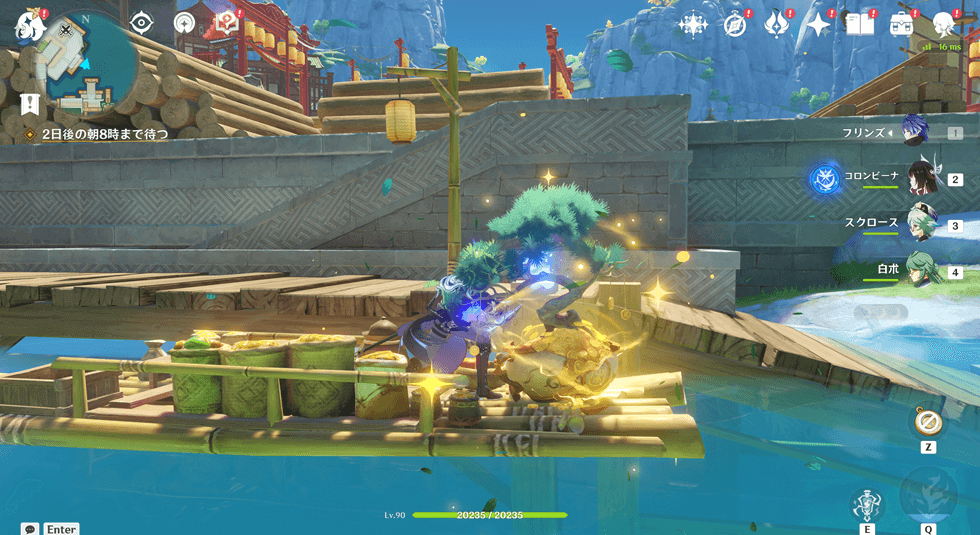The width and height of the screenshot is (980, 535).
Task: Open the Wish four-point star icon
Action: 693,25
